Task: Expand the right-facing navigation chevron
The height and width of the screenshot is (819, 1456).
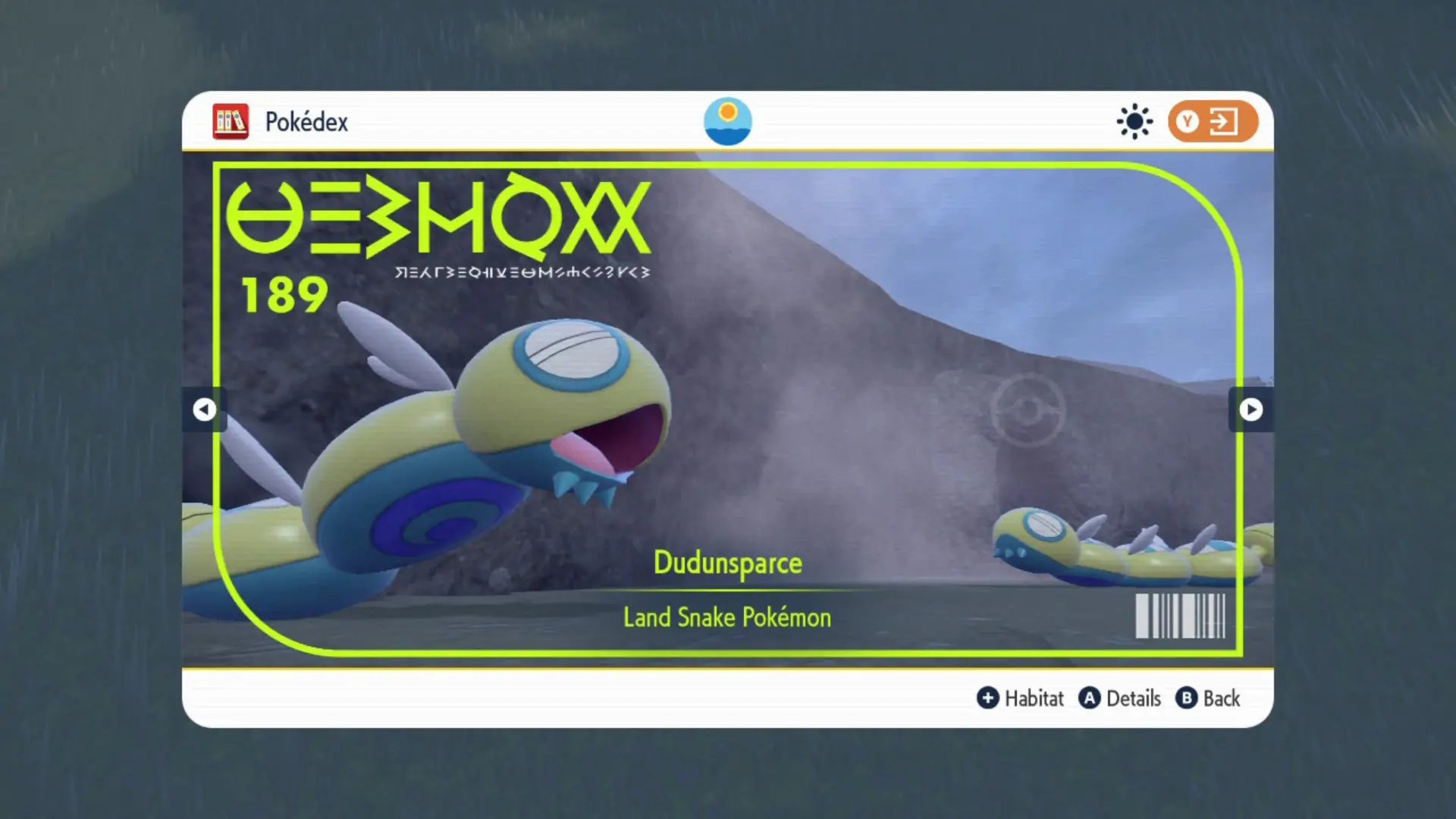Action: (1250, 409)
